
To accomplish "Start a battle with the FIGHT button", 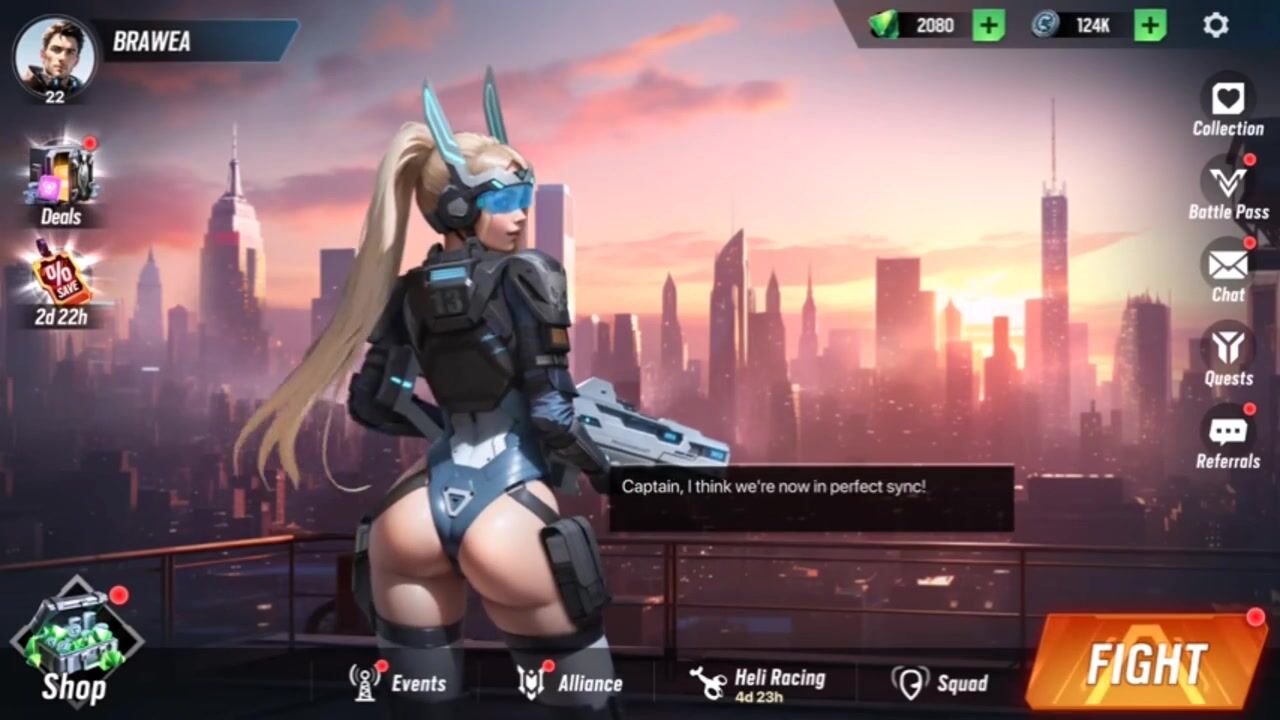I will (1146, 663).
